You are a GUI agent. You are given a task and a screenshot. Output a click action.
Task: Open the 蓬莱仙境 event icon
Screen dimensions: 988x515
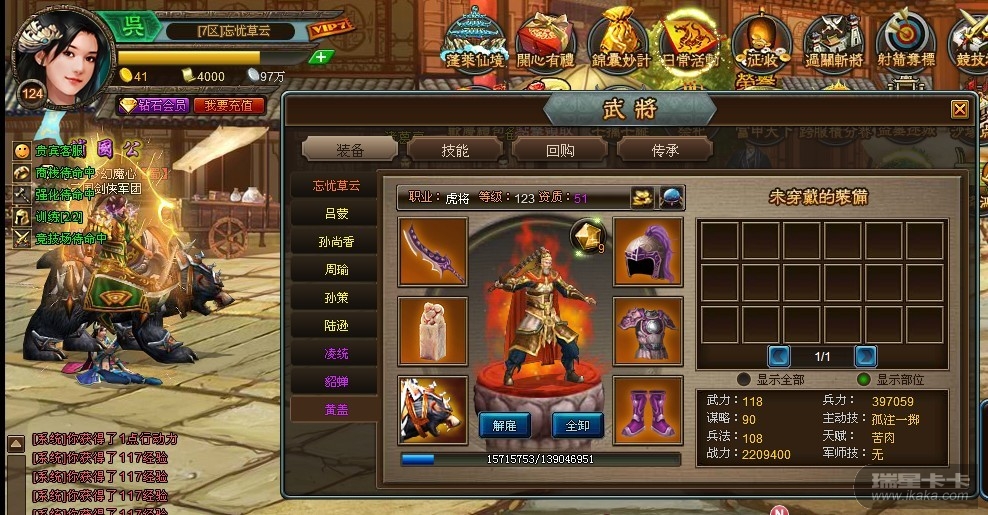[477, 42]
